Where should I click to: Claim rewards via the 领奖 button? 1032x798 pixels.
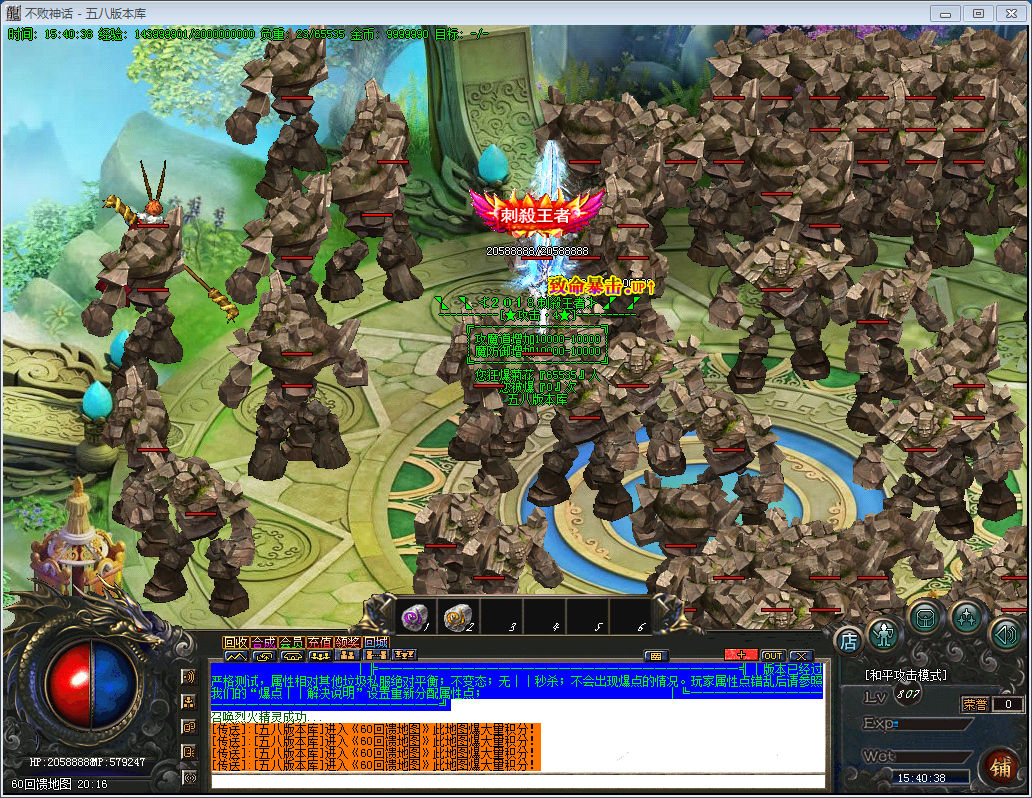348,642
